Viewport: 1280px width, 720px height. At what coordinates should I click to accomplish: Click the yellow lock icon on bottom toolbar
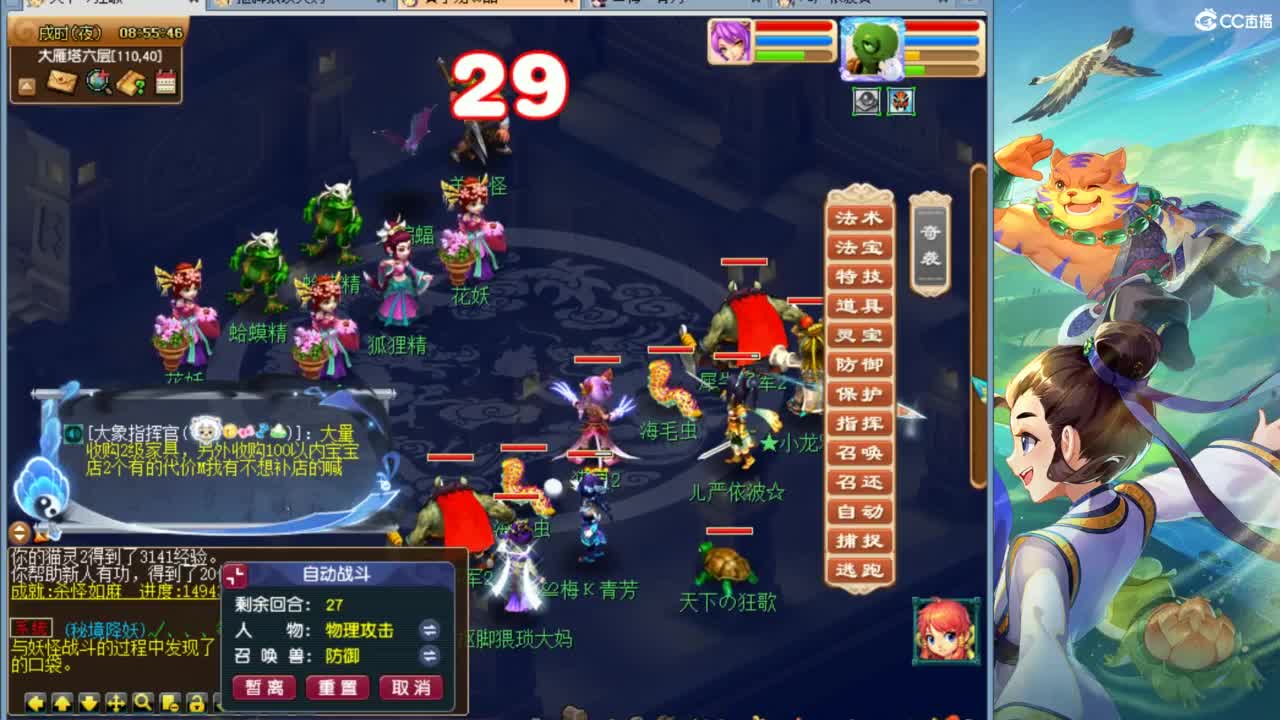(197, 704)
